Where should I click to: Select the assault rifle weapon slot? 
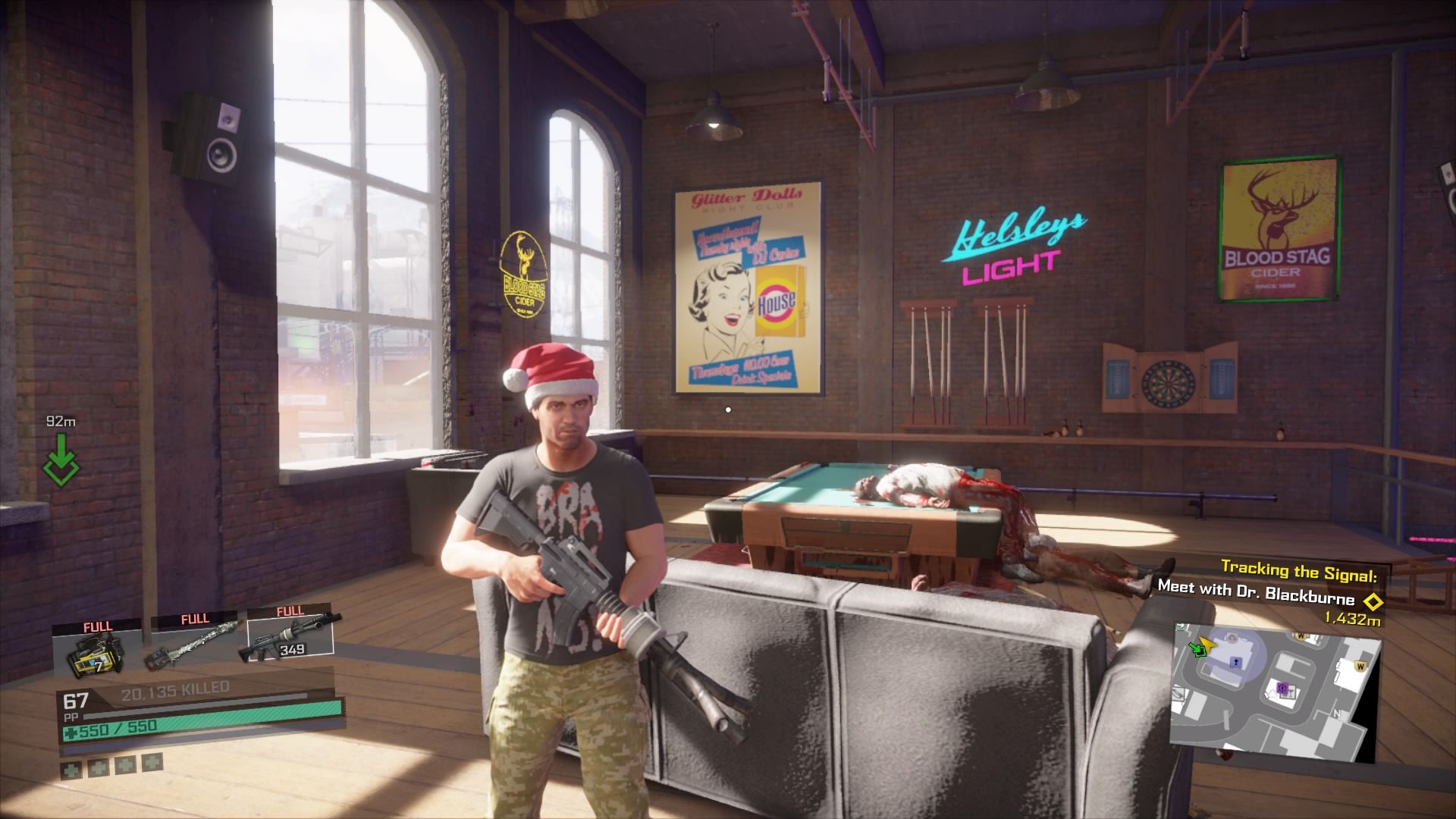coord(290,642)
